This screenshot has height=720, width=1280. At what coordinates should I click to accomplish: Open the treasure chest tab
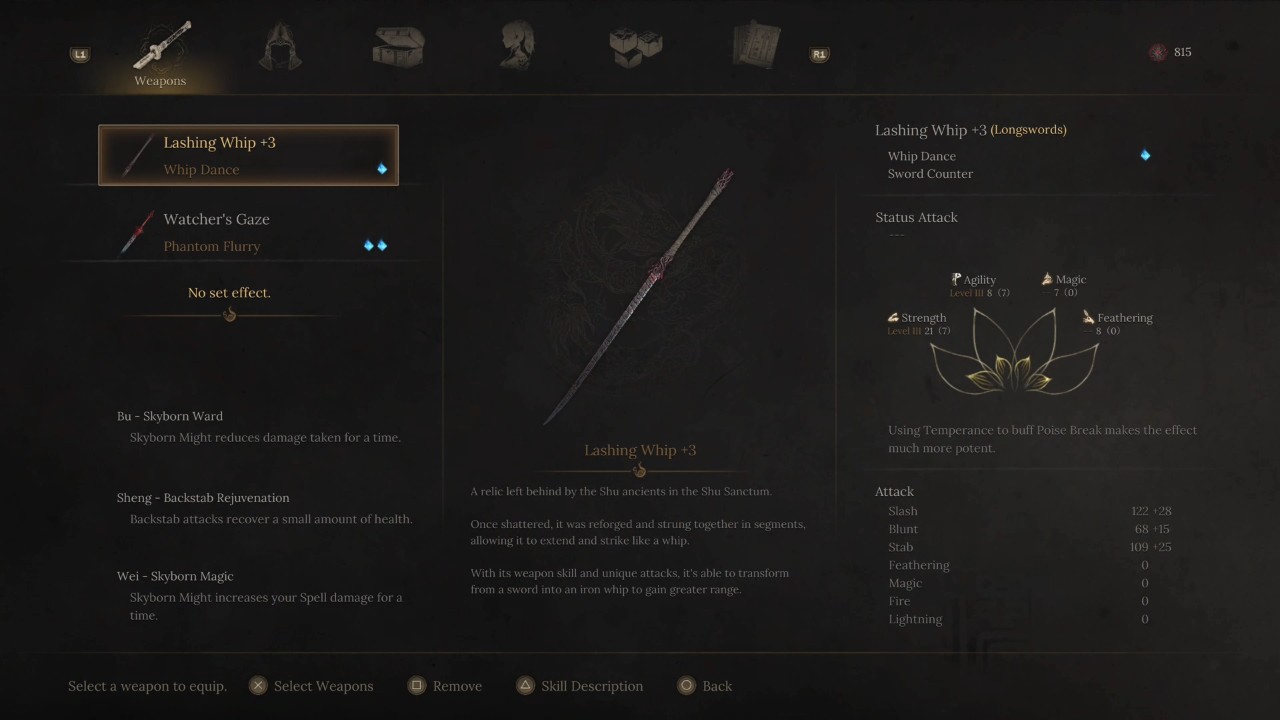pos(399,47)
